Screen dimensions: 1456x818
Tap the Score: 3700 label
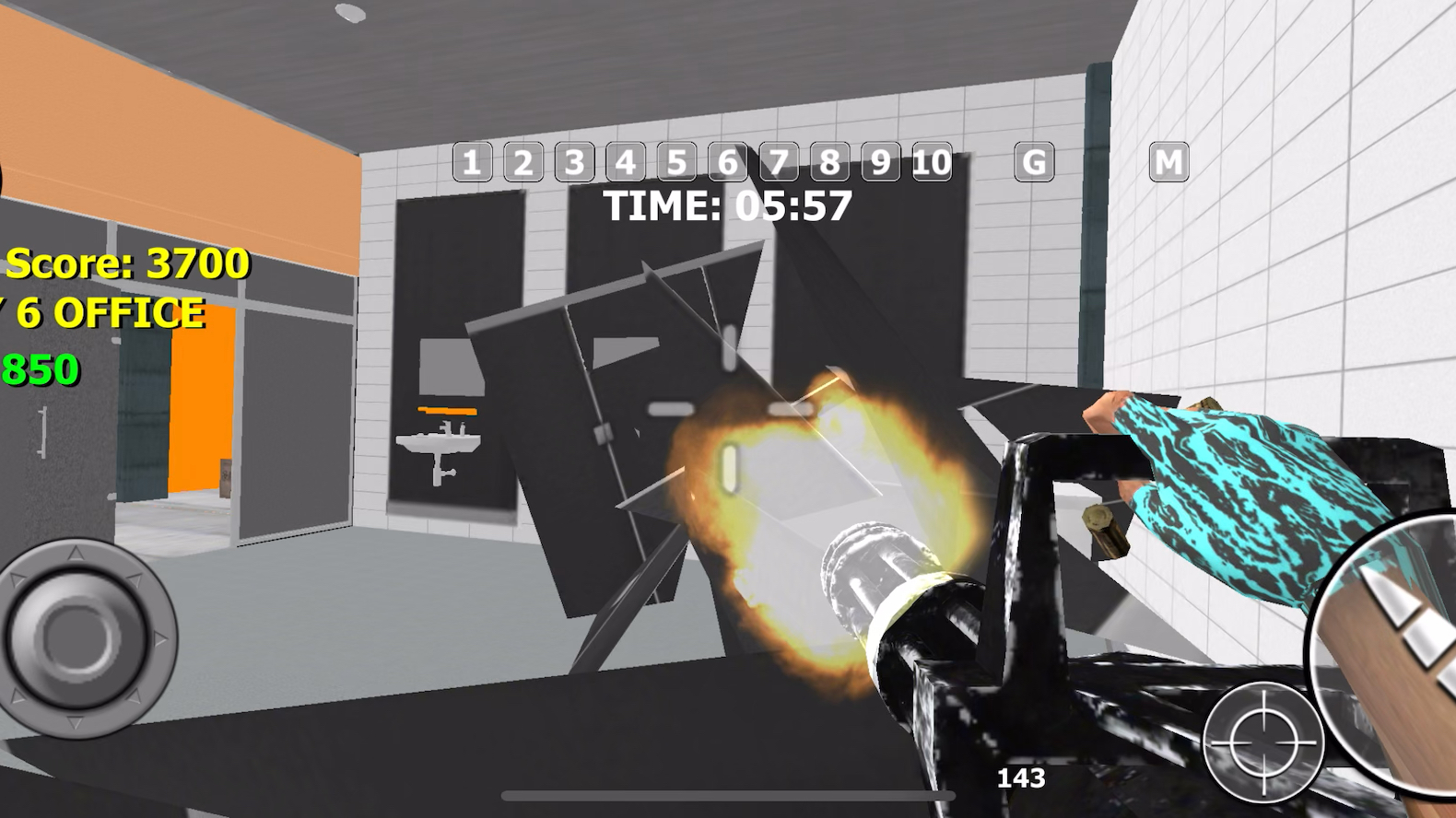124,263
